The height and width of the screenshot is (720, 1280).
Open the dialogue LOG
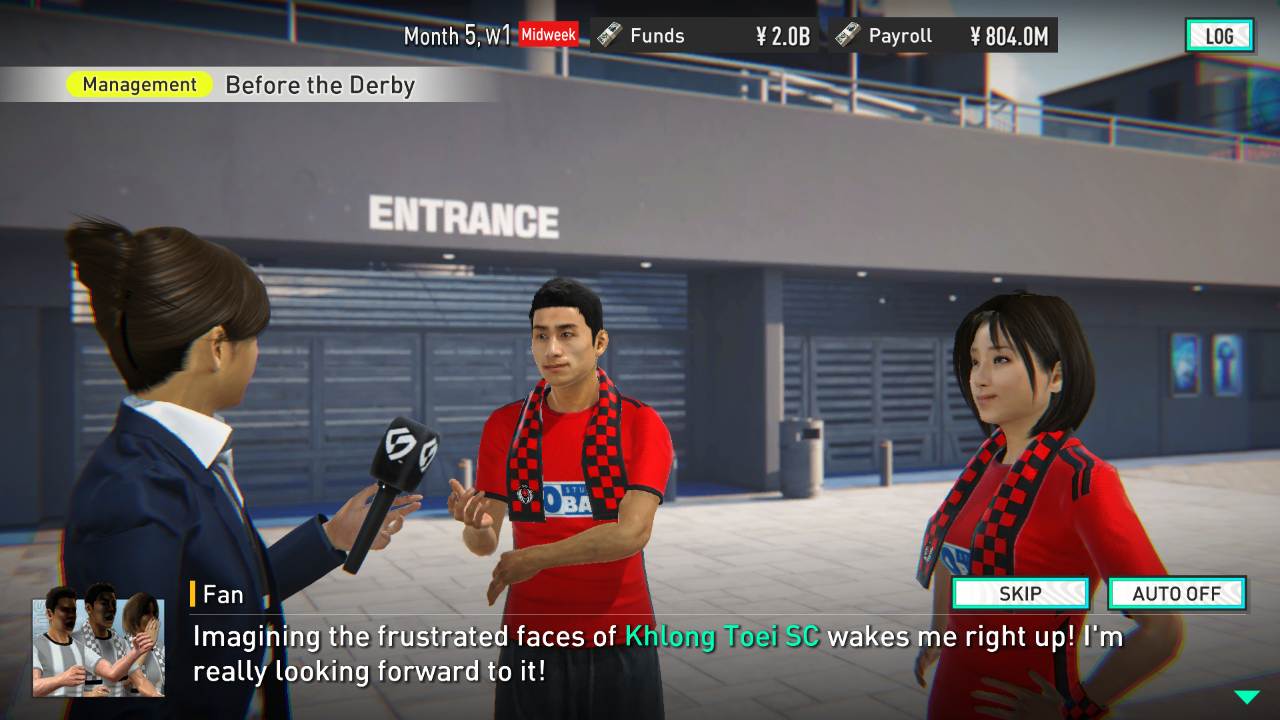pyautogui.click(x=1219, y=36)
